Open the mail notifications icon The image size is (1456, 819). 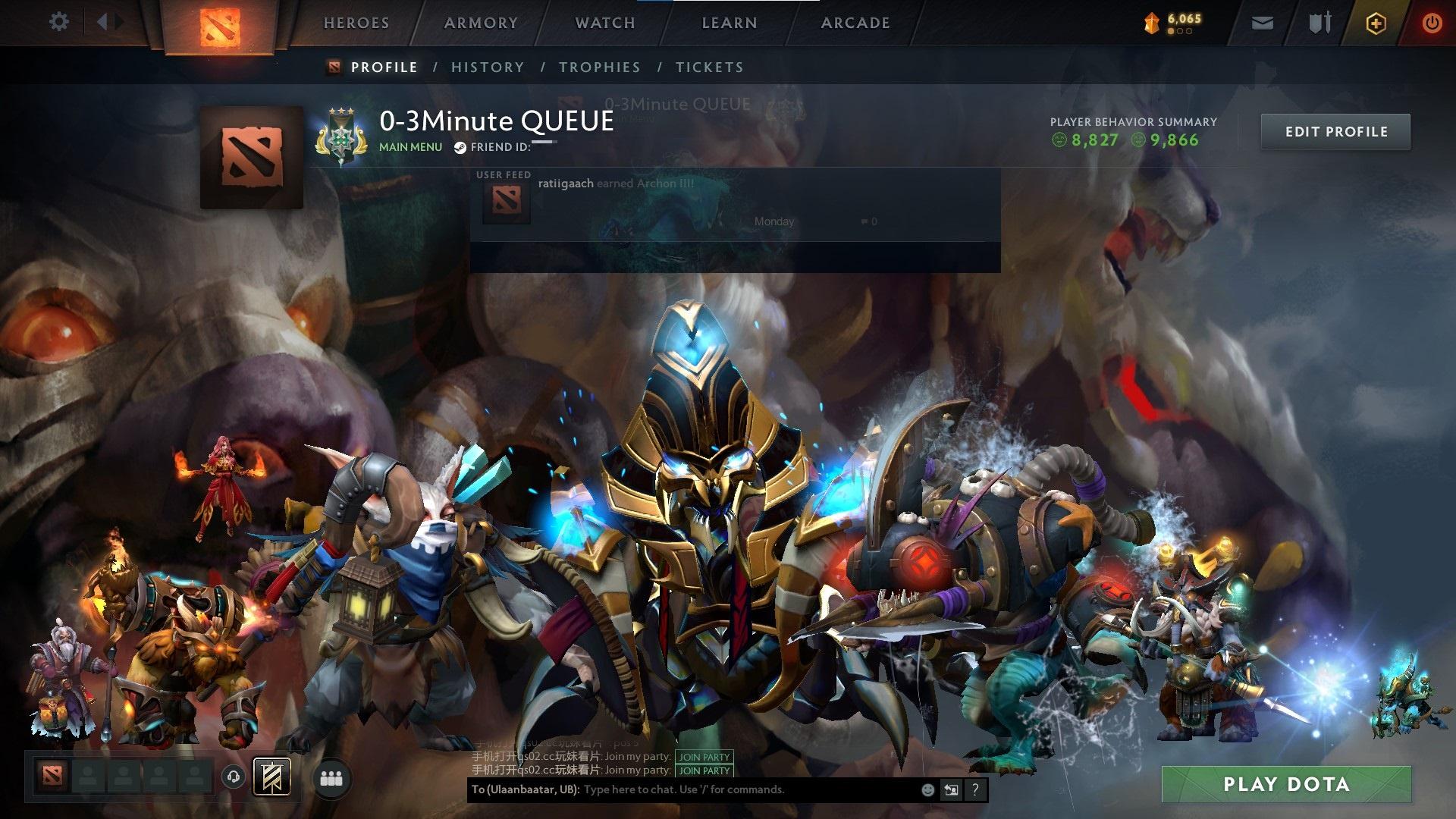(x=1262, y=23)
